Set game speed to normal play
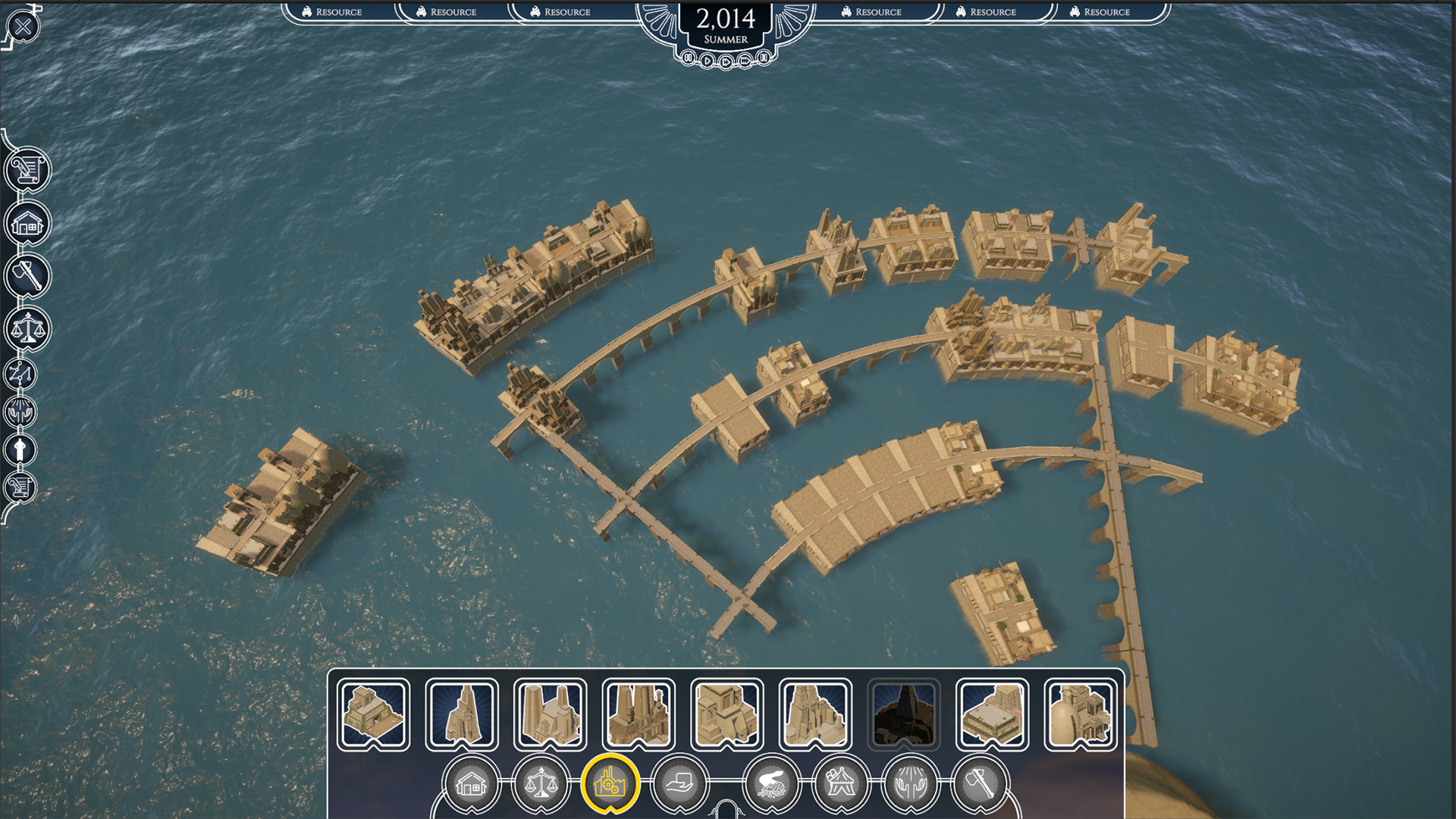 coord(707,61)
